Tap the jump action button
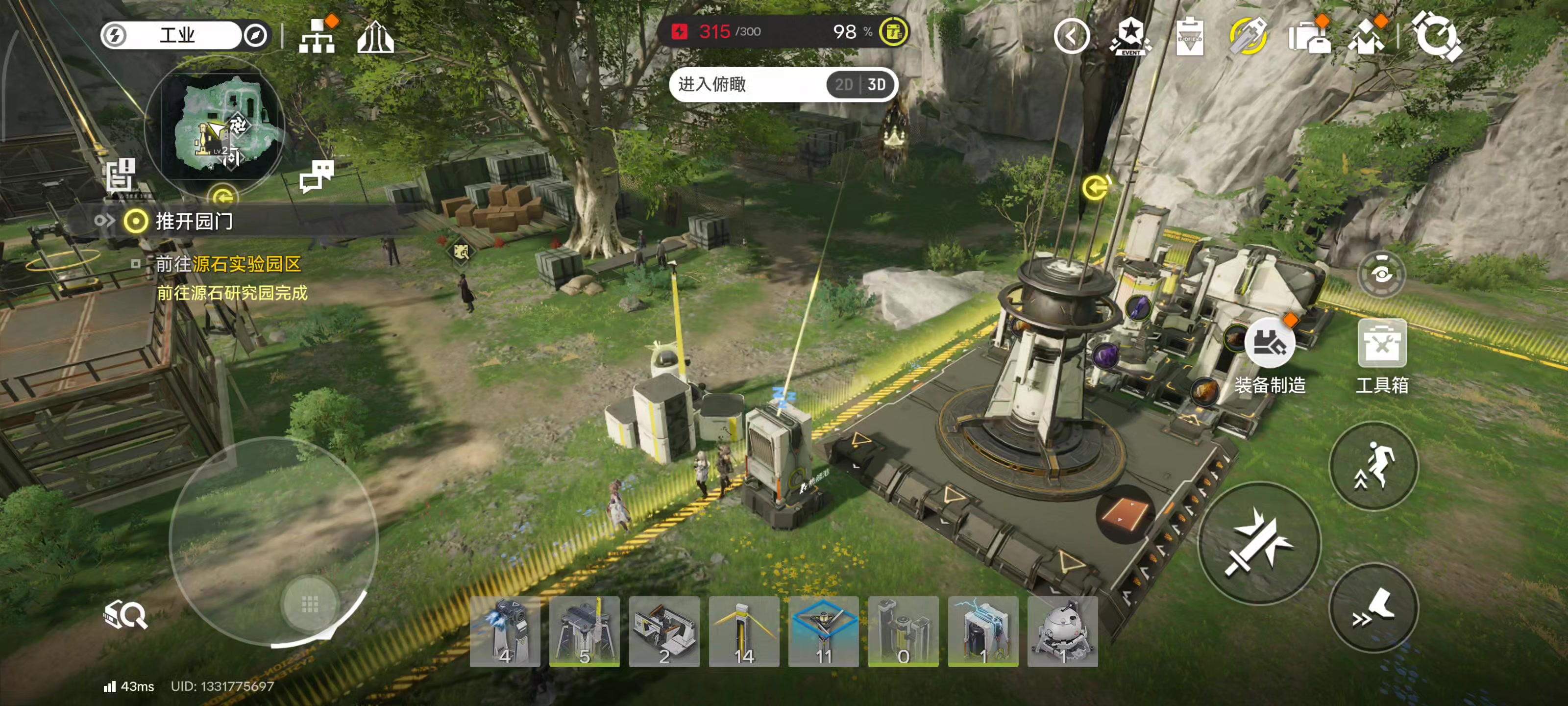The height and width of the screenshot is (706, 1568). [1373, 465]
